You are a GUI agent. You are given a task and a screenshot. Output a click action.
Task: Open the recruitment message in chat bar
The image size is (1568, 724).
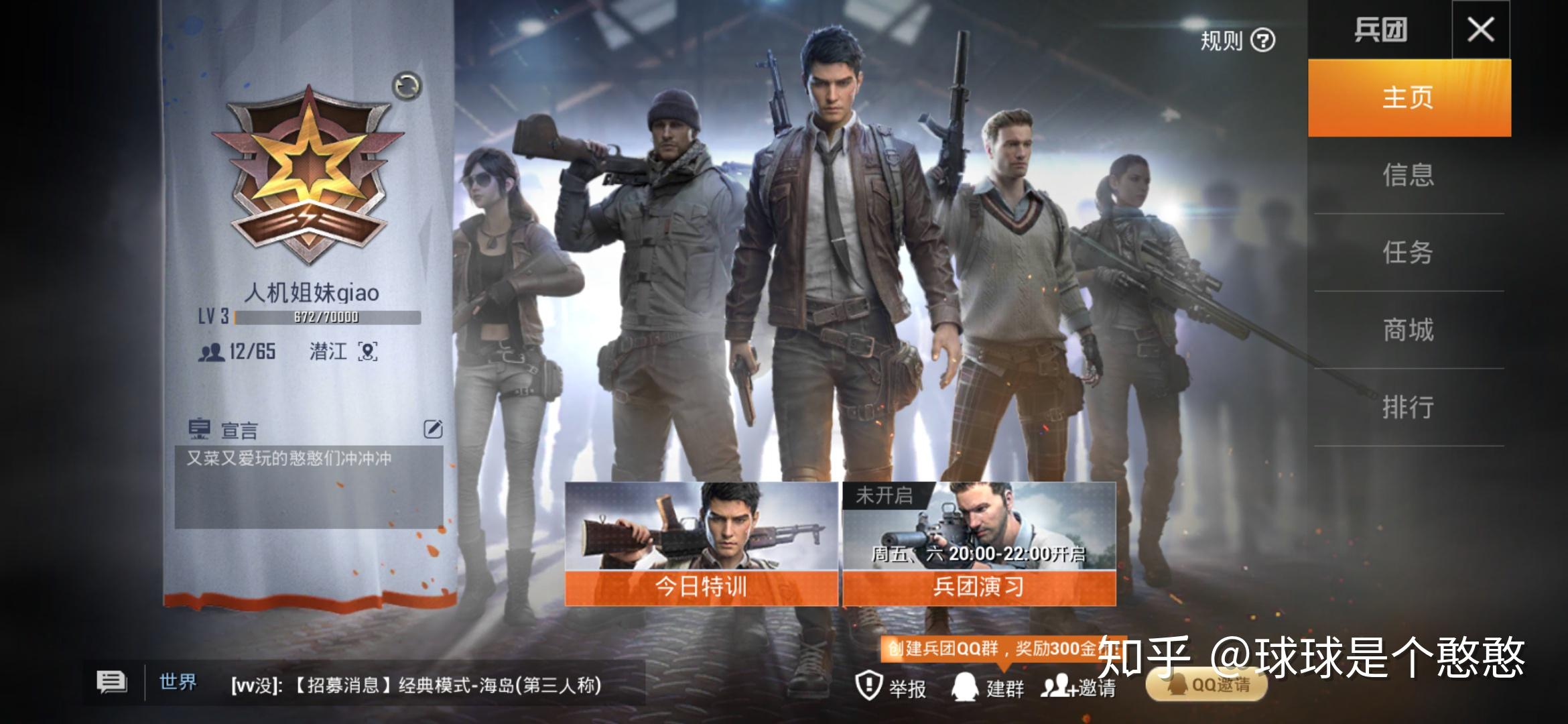tap(415, 685)
